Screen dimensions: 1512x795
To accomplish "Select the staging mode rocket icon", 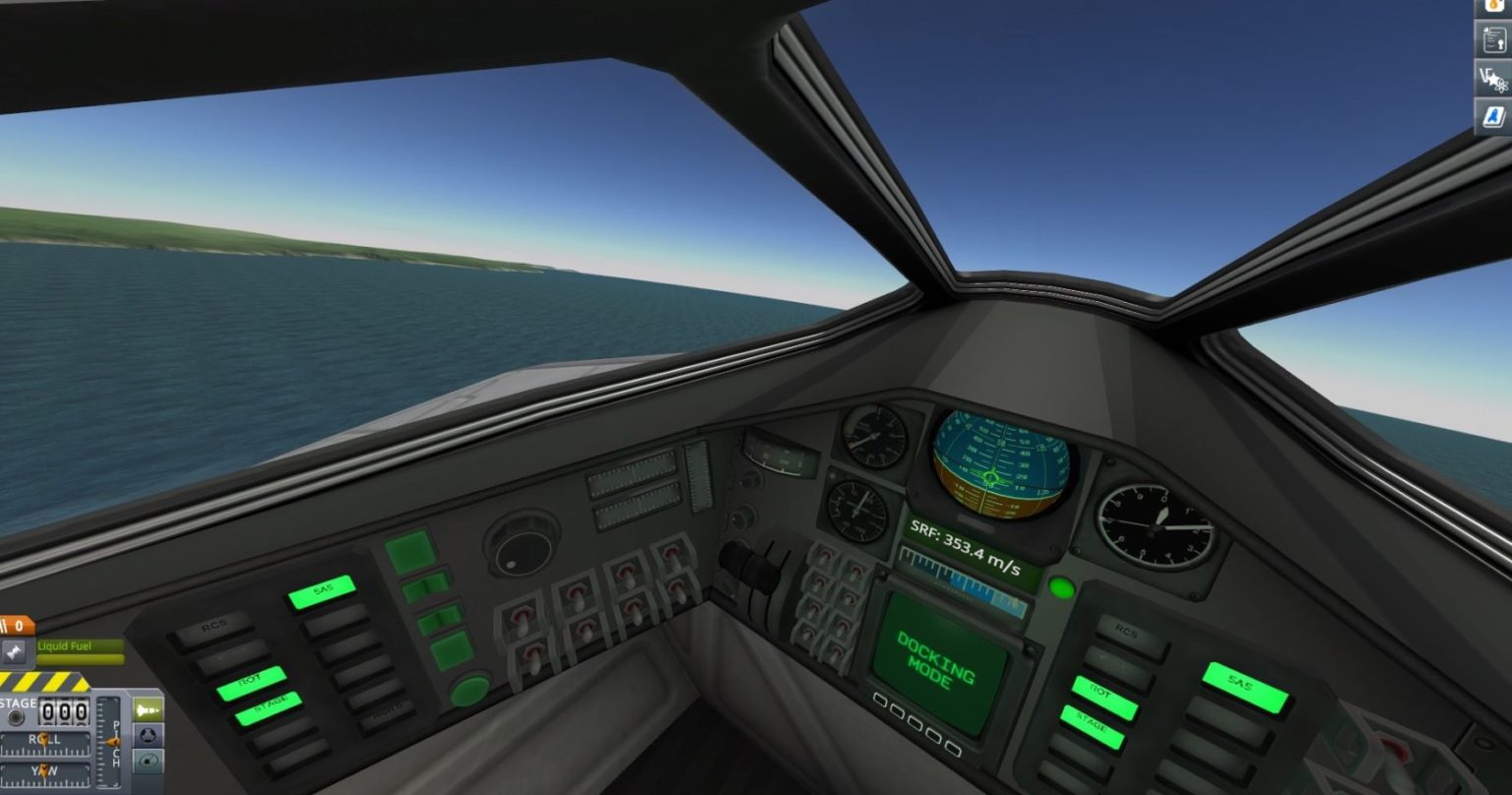I will click(149, 709).
